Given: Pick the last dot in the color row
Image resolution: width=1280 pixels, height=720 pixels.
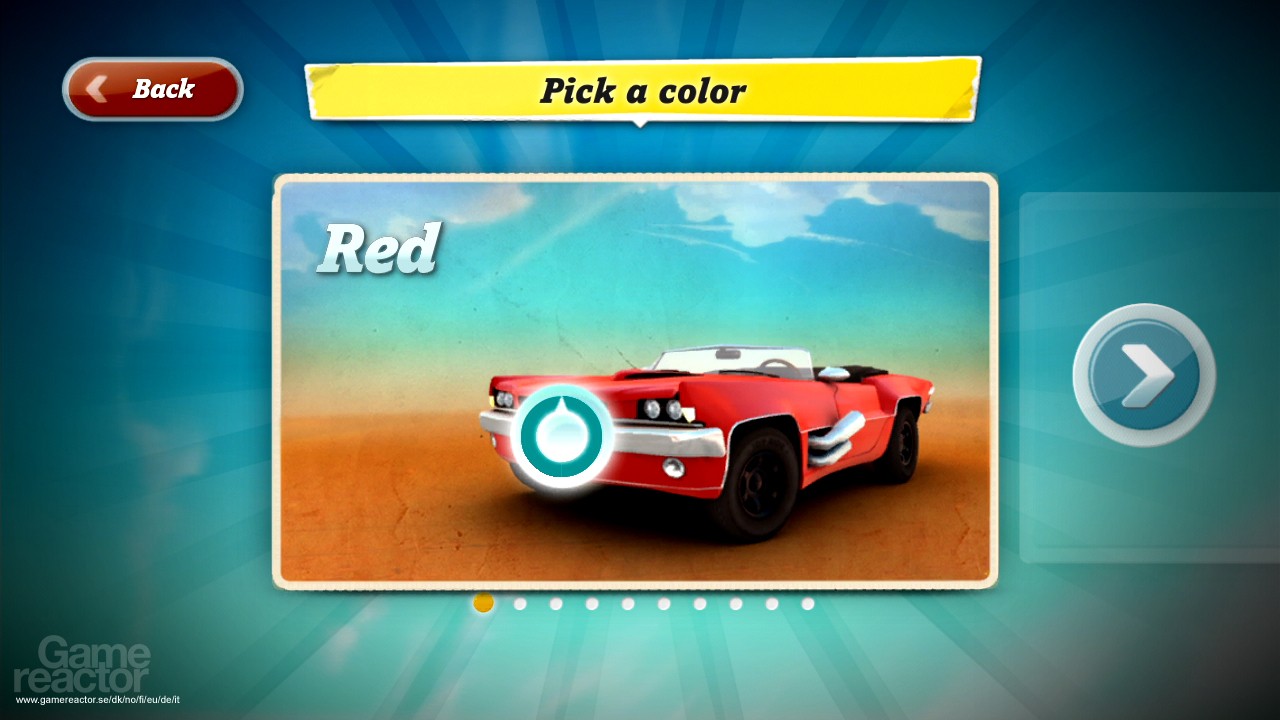Looking at the screenshot, I should [808, 603].
